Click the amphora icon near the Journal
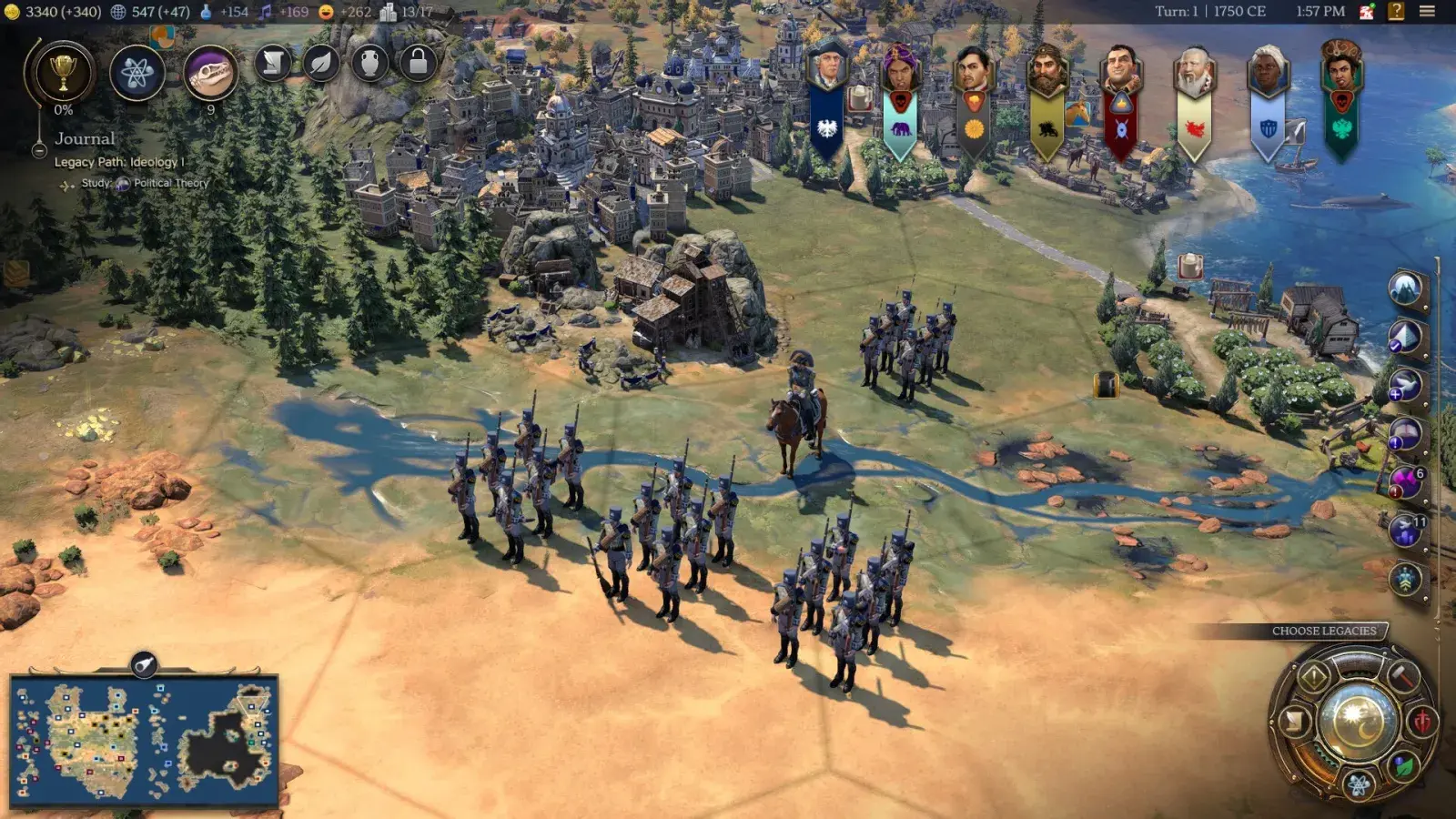The image size is (1456, 819). 369,65
